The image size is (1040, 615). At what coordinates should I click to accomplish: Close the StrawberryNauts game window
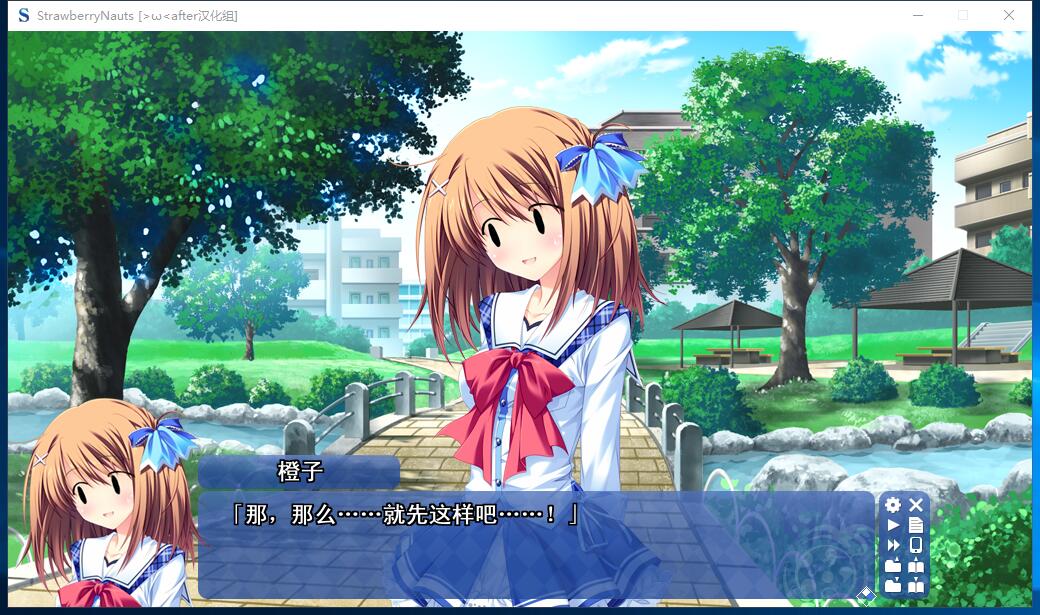[1009, 15]
